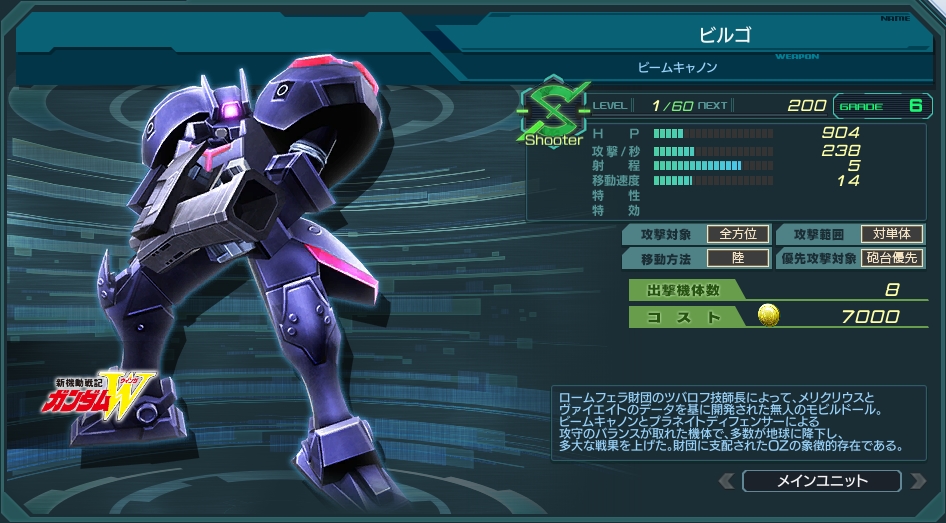
Task: Click the メインユニット button
Action: coord(821,481)
